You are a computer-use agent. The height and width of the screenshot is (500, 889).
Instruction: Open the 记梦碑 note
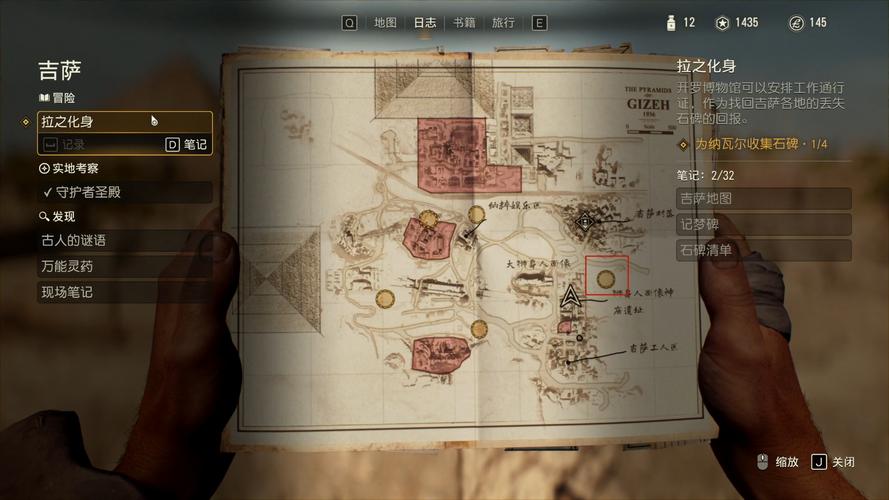click(763, 224)
